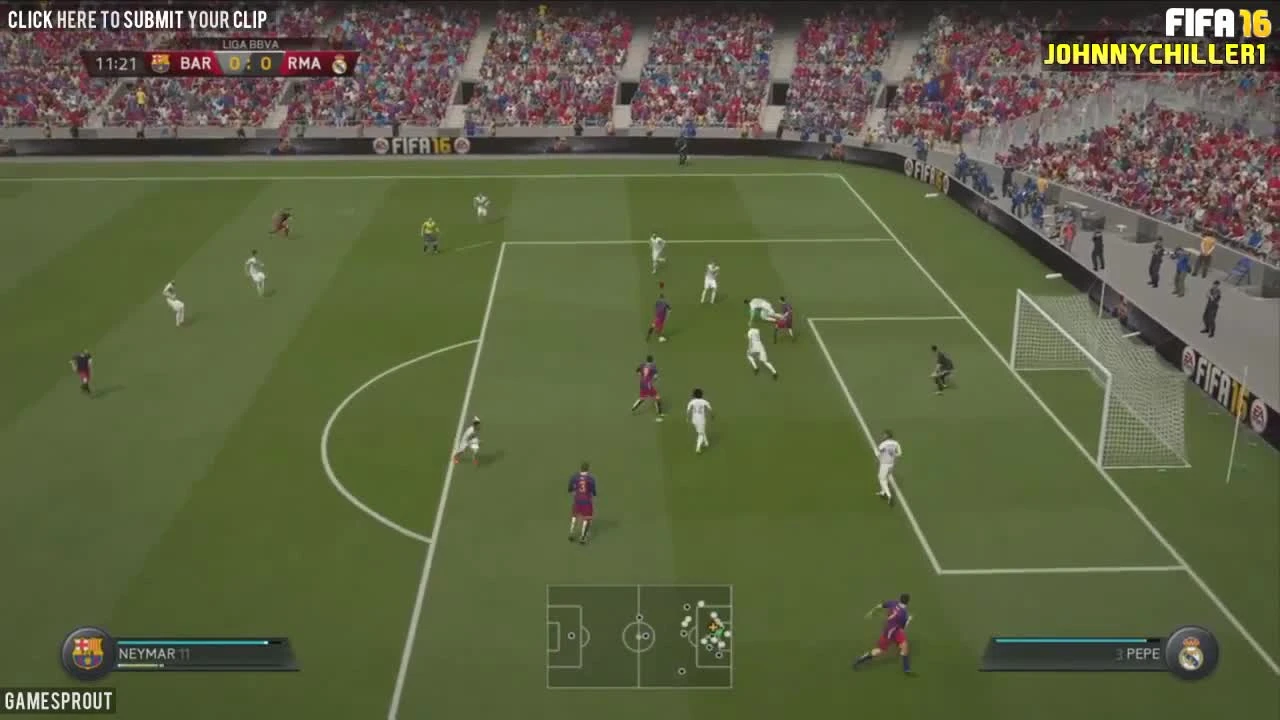The width and height of the screenshot is (1280, 720).
Task: Select the Real Madrid crest in the scoreboard
Action: click(339, 64)
